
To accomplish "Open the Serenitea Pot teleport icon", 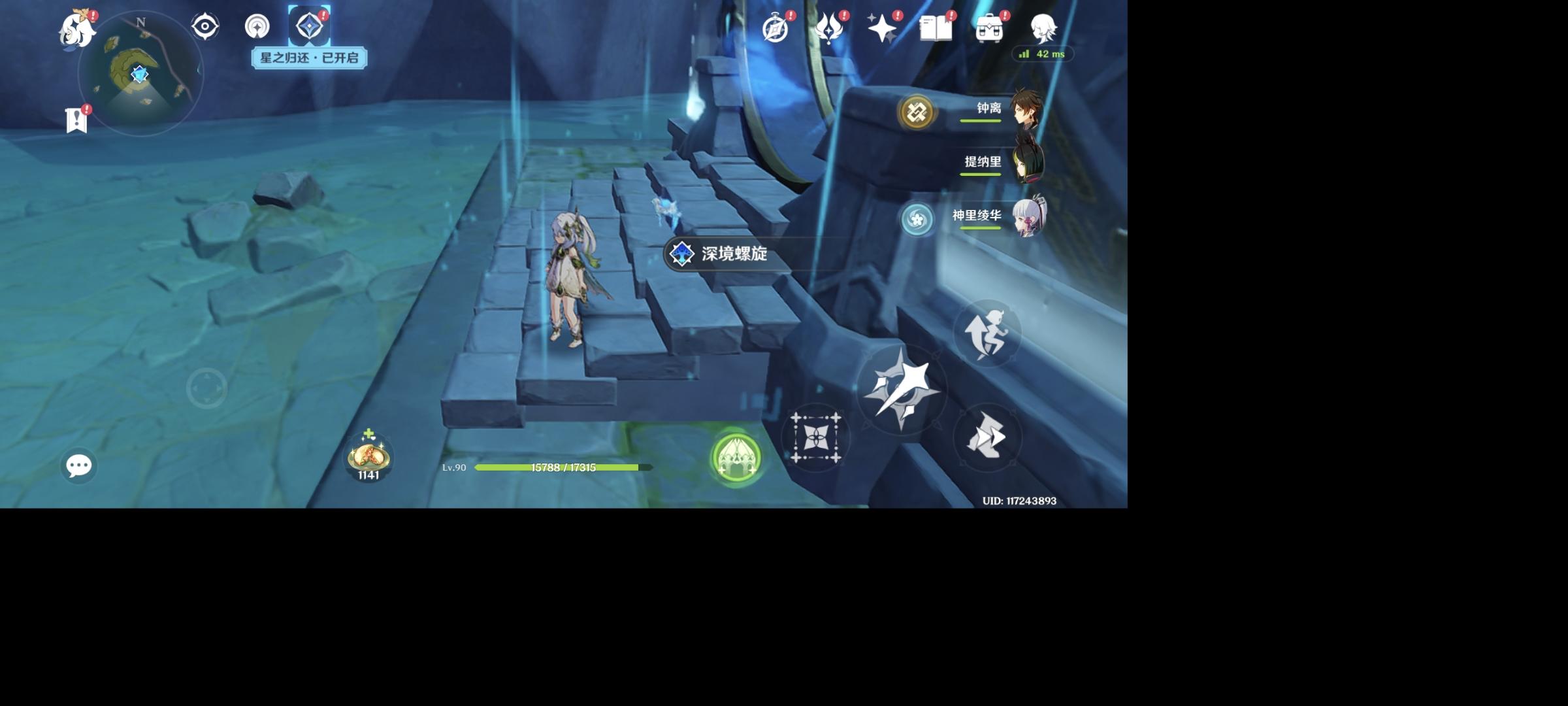I will pos(737,458).
